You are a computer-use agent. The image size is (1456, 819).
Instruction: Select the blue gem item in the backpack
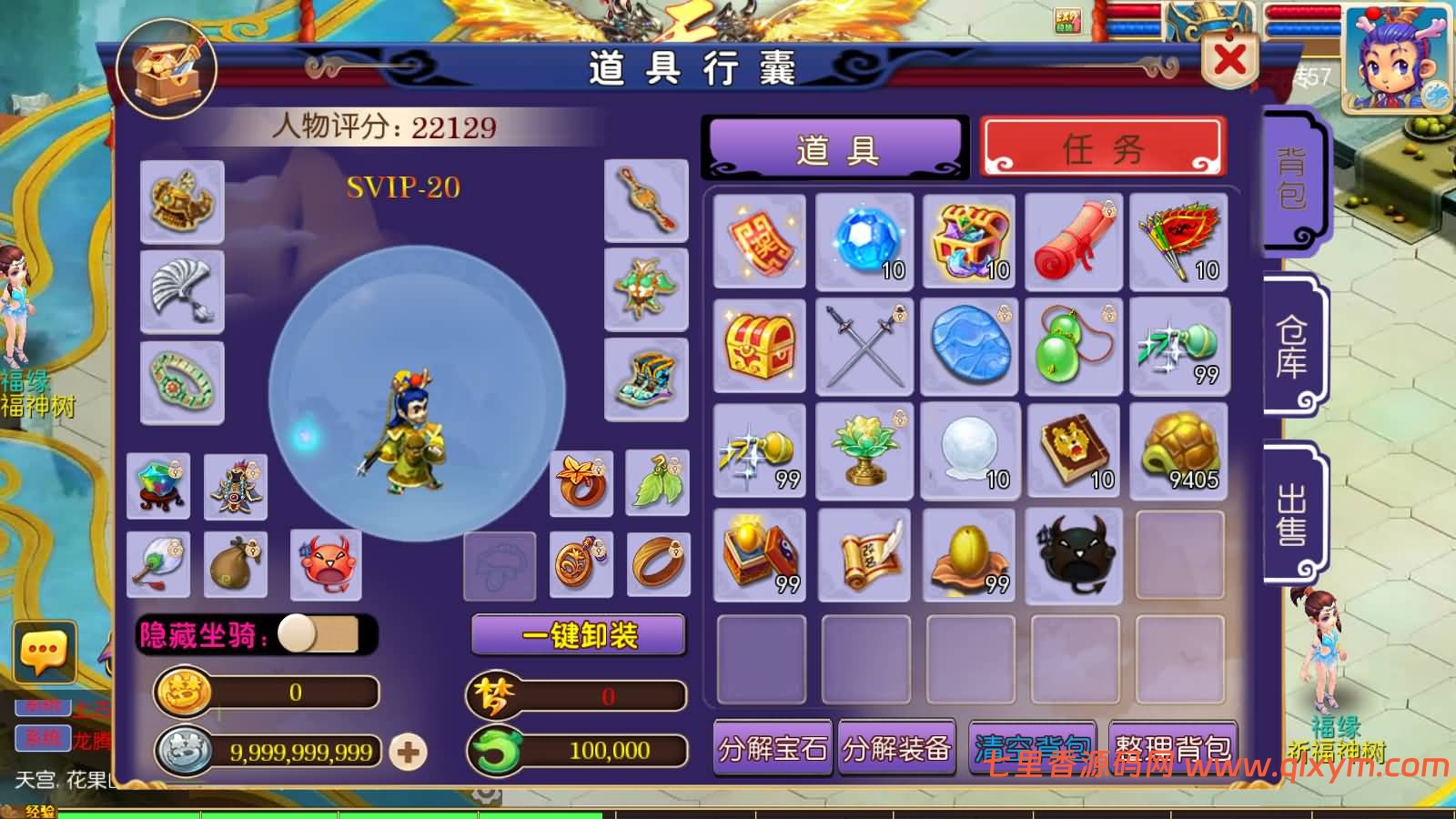pos(864,238)
